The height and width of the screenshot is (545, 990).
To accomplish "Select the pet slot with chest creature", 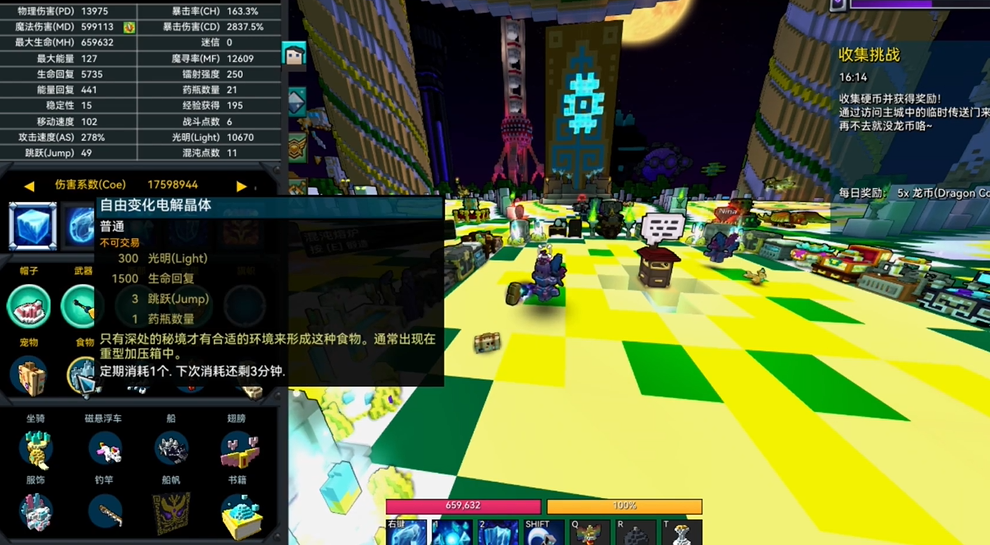I will [28, 375].
